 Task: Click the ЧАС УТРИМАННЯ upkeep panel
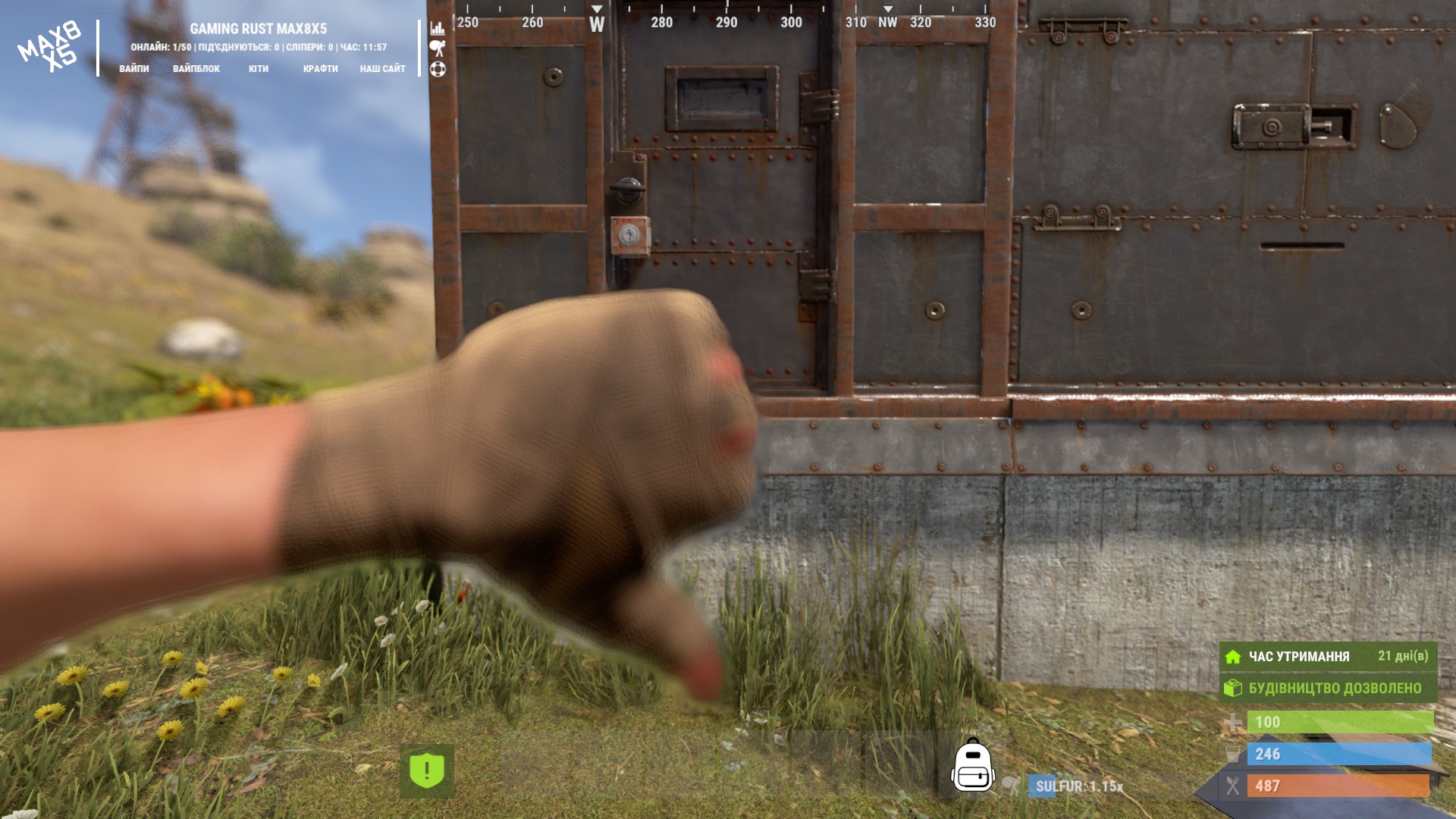(1328, 656)
